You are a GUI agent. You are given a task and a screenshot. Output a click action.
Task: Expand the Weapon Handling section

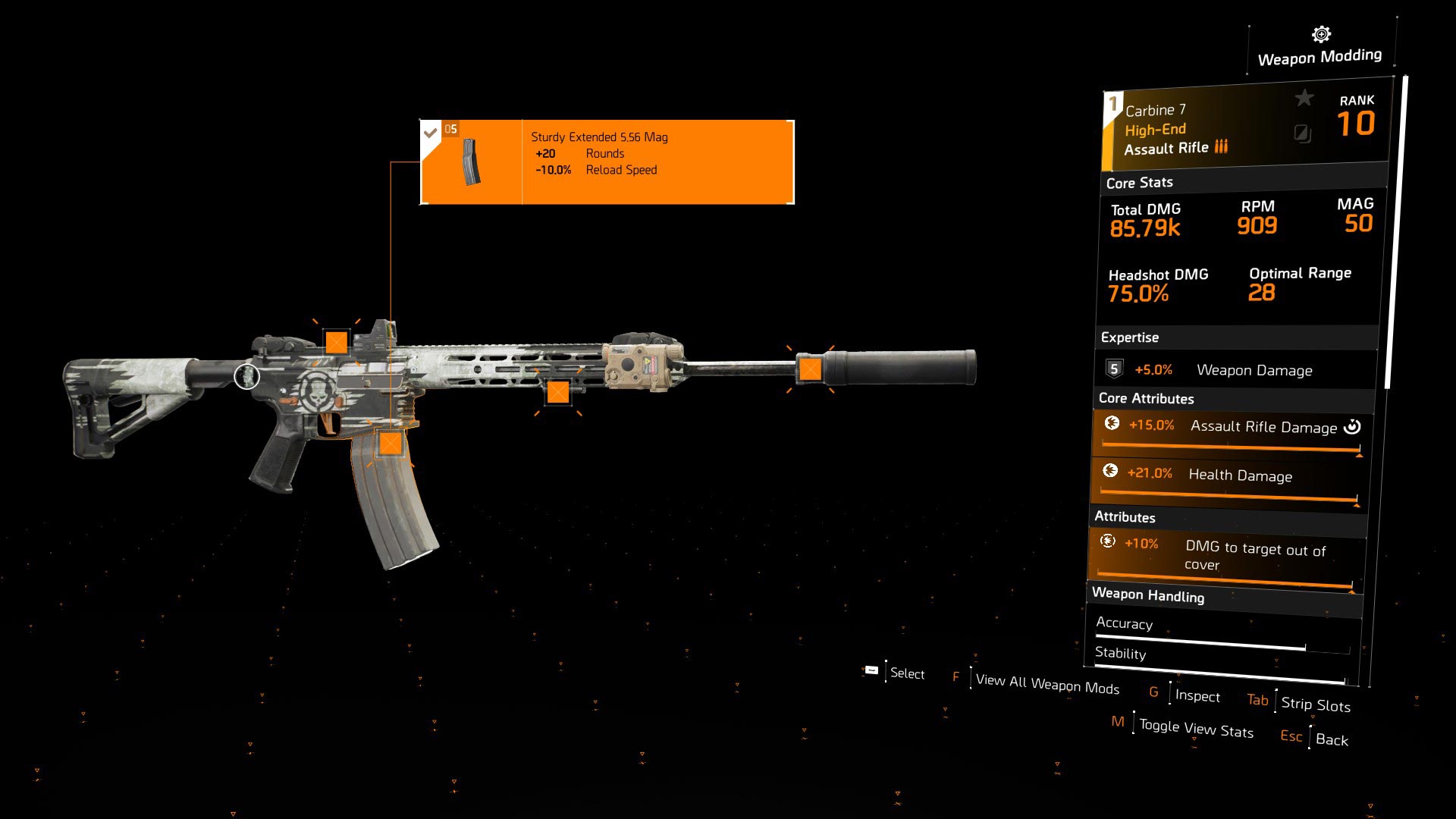coord(1148,596)
